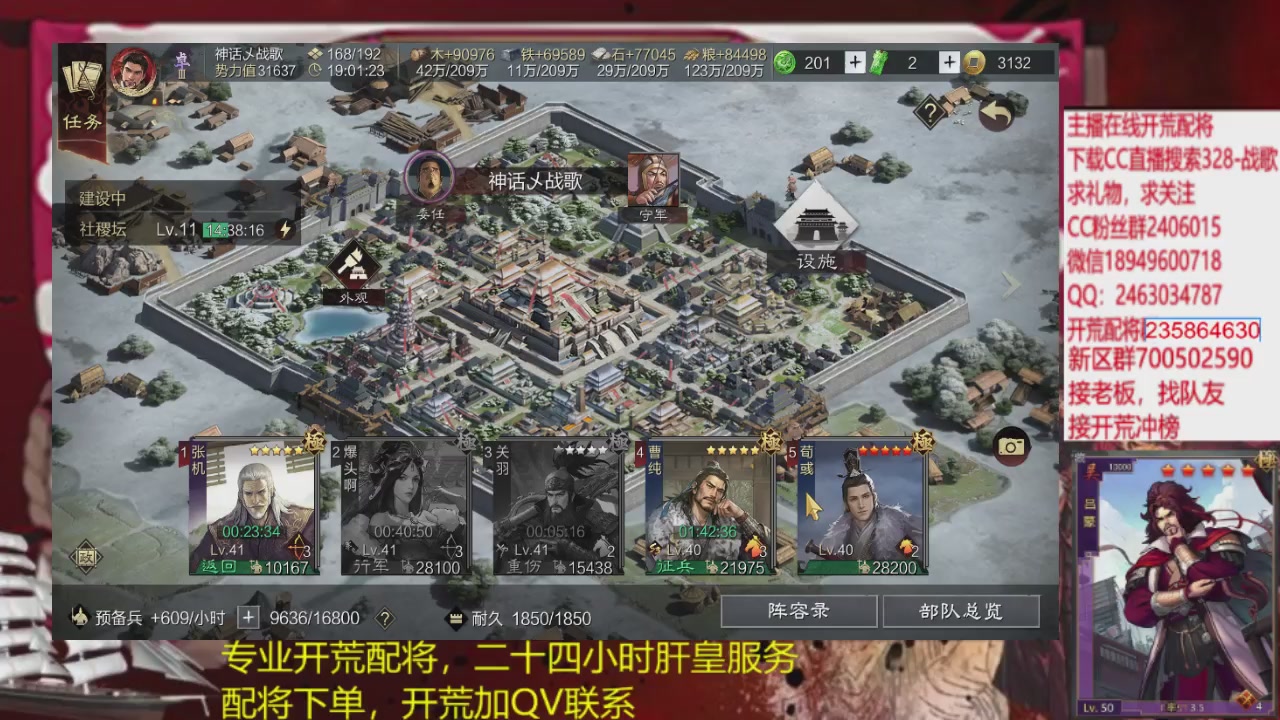This screenshot has height=720, width=1280.
Task: Select the 外观 appearance hammer icon
Action: [355, 270]
